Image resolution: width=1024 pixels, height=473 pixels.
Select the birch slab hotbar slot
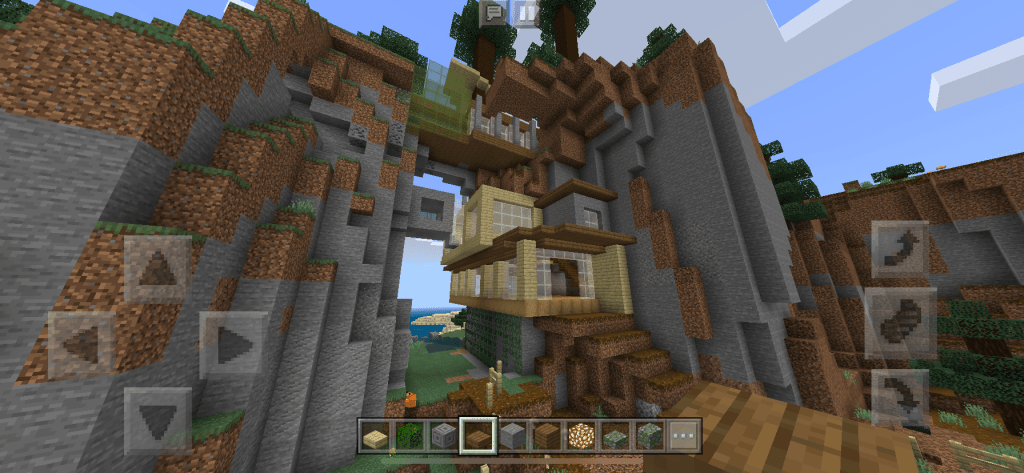click(375, 436)
